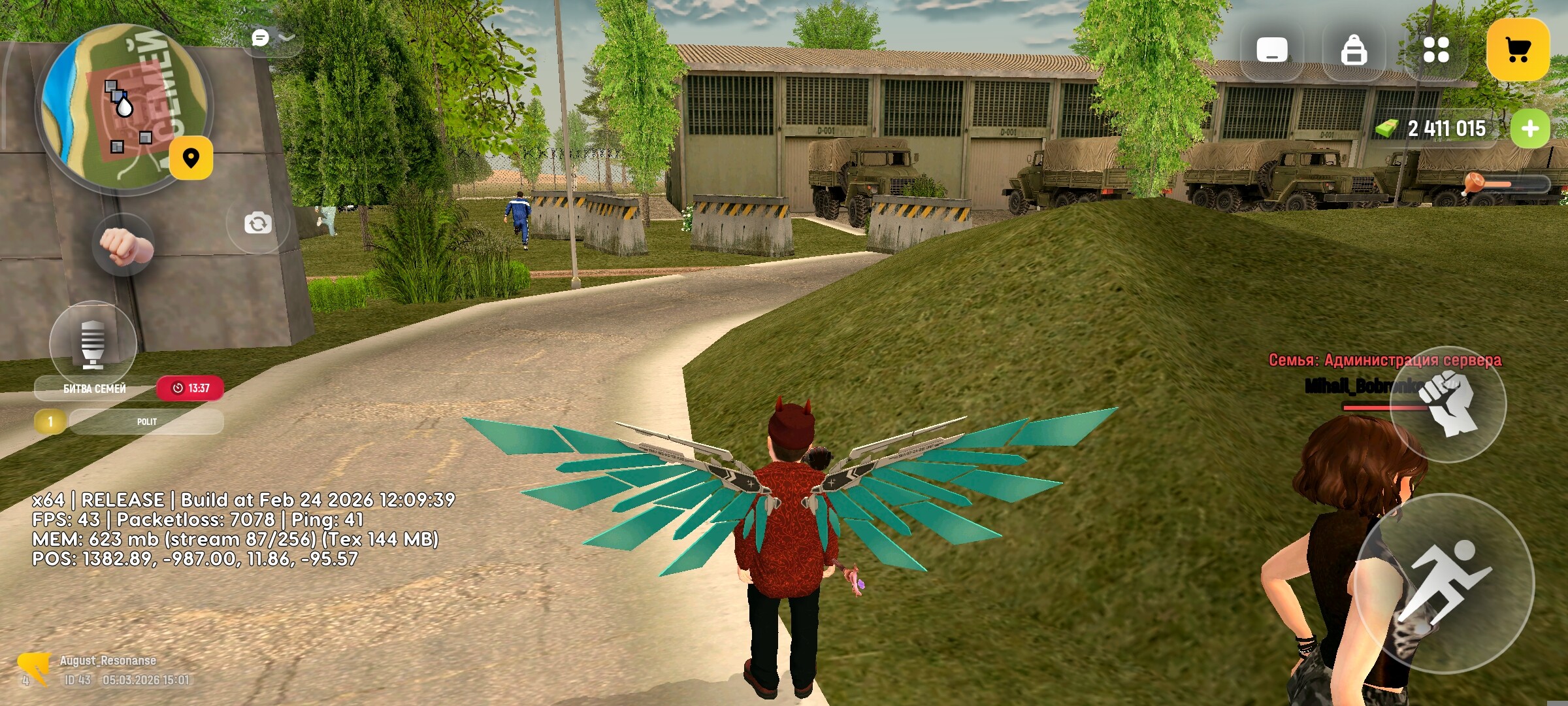Add money with the green plus button
The image size is (1568, 706).
[1529, 129]
